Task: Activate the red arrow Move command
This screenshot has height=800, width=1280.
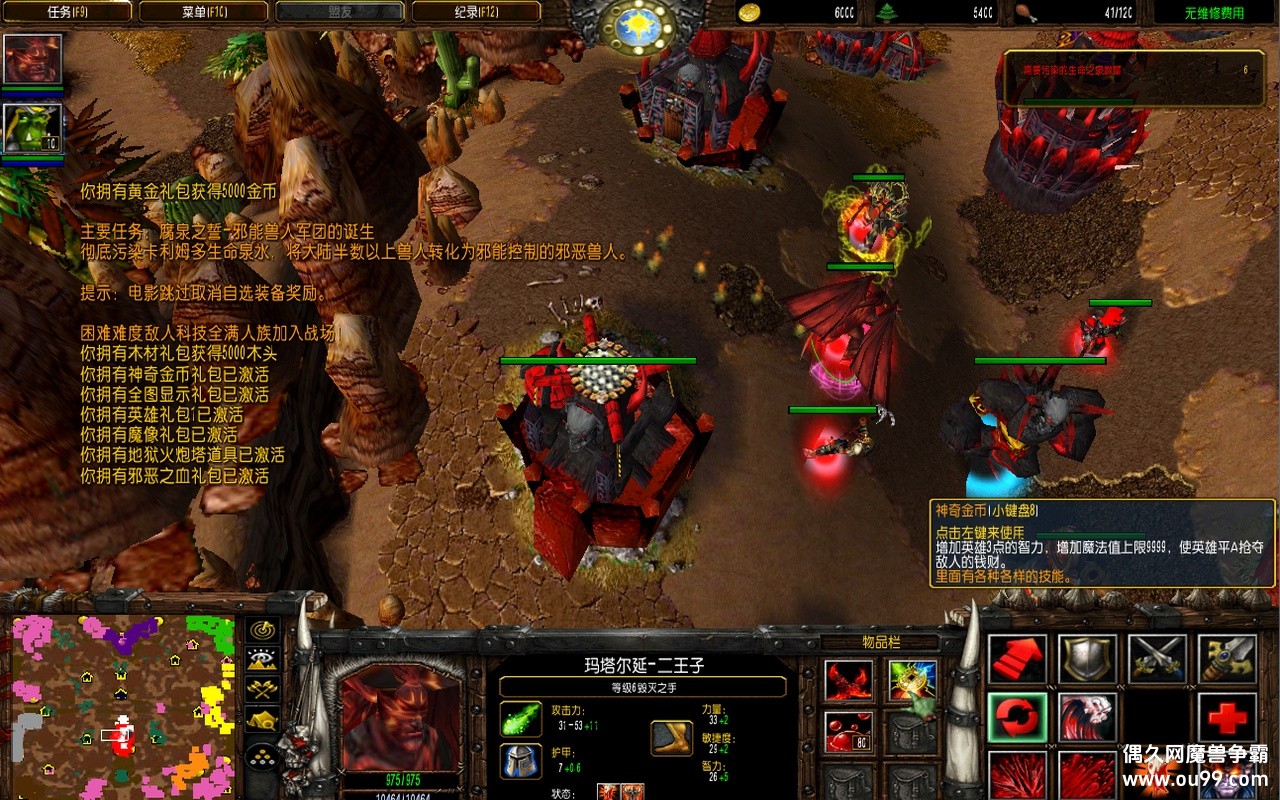Action: [1018, 660]
